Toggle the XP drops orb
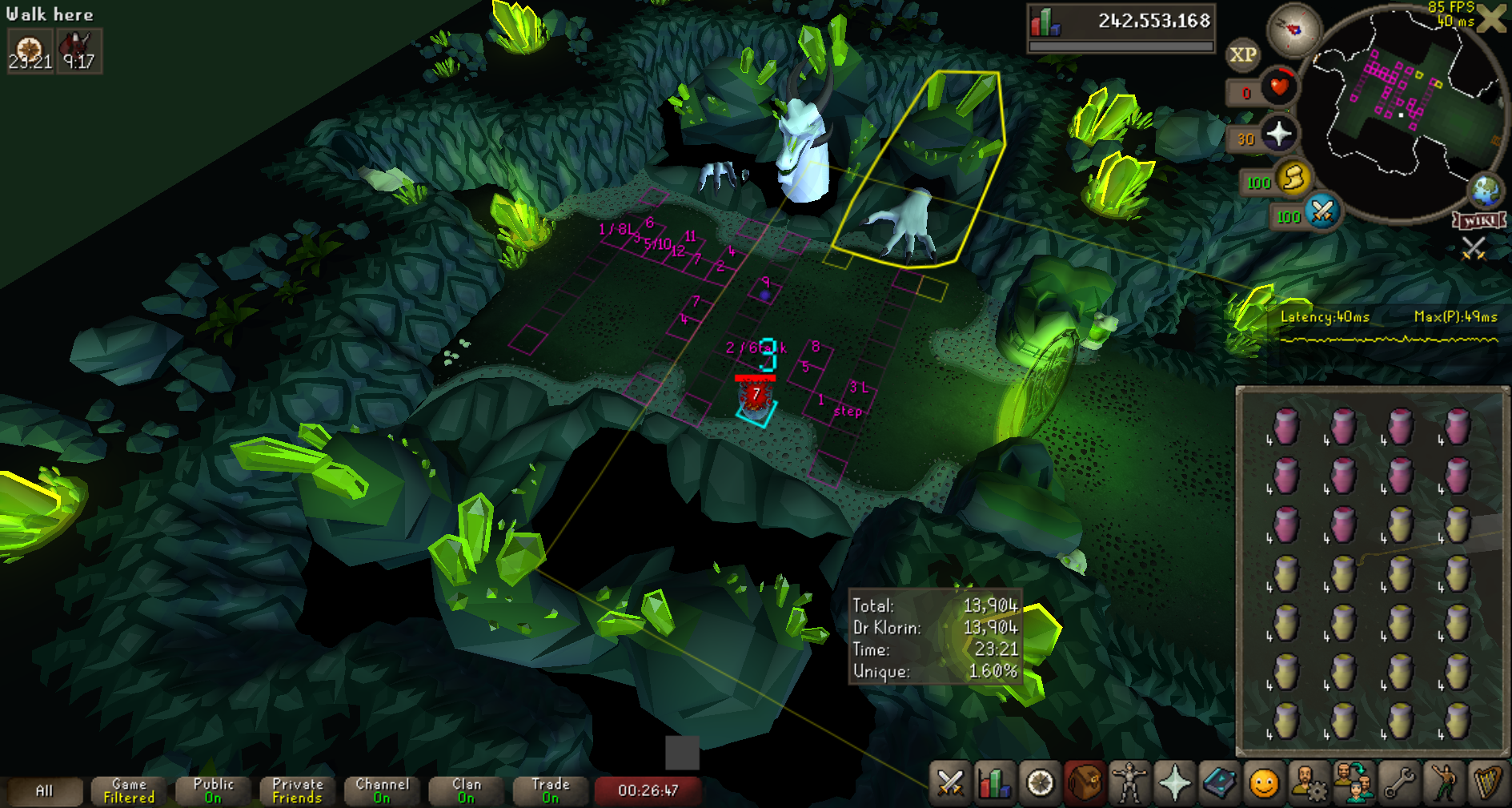 tap(1242, 54)
